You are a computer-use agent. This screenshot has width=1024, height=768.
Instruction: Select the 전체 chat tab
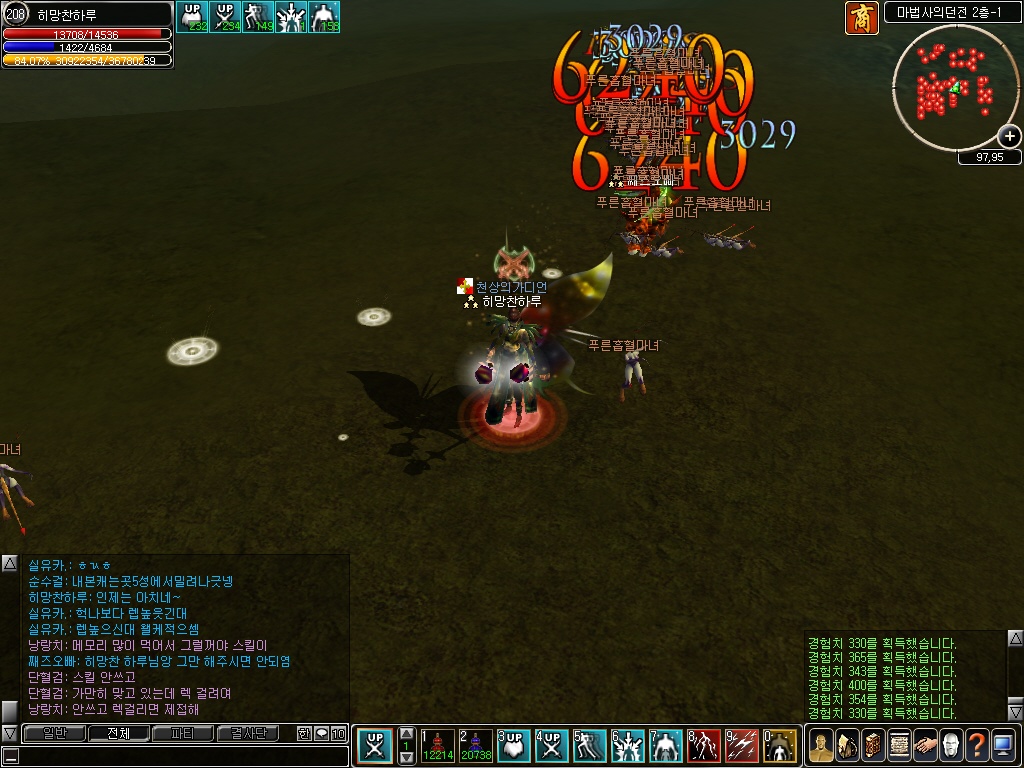(x=118, y=733)
